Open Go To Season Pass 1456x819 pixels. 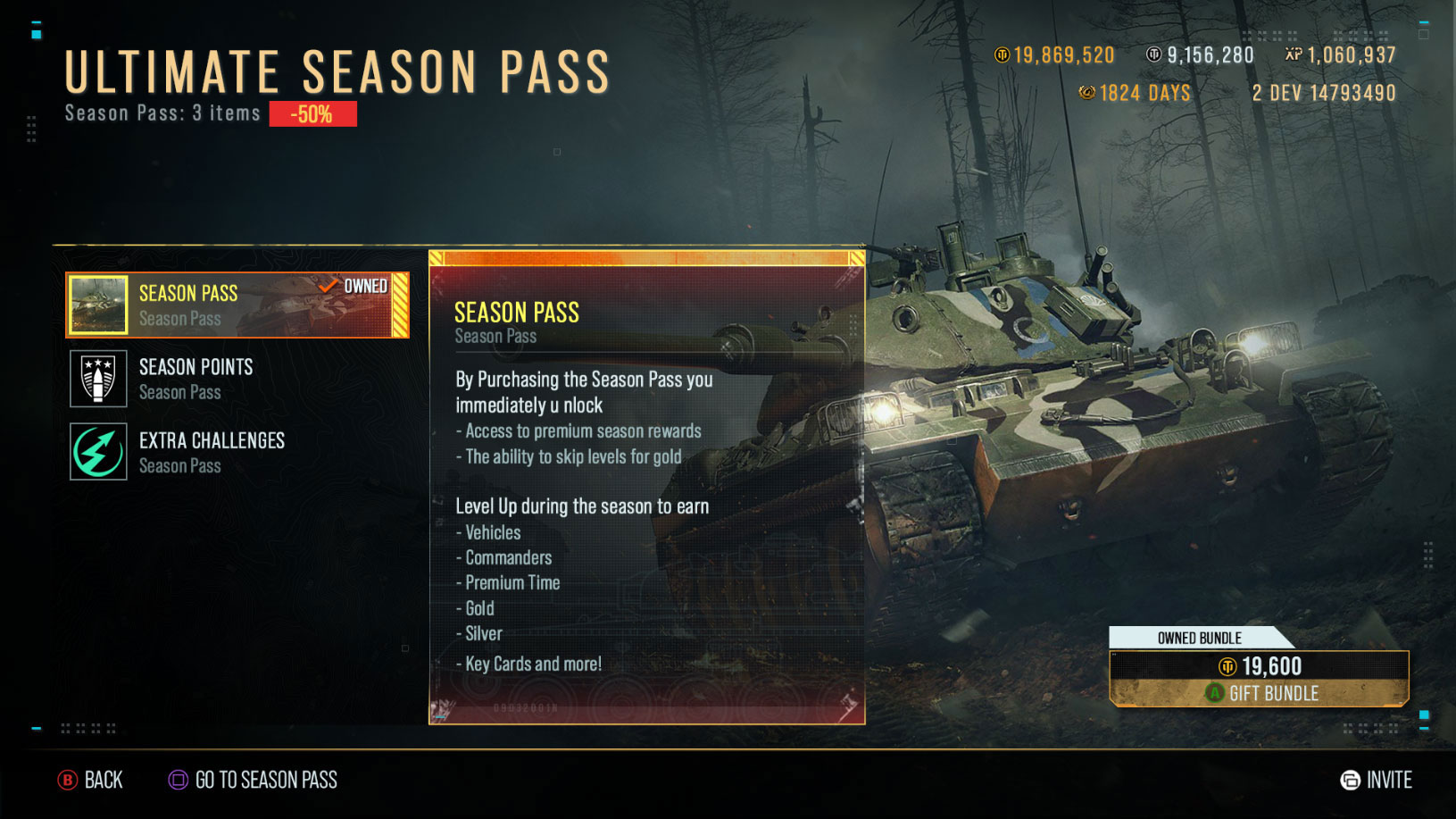coord(254,780)
